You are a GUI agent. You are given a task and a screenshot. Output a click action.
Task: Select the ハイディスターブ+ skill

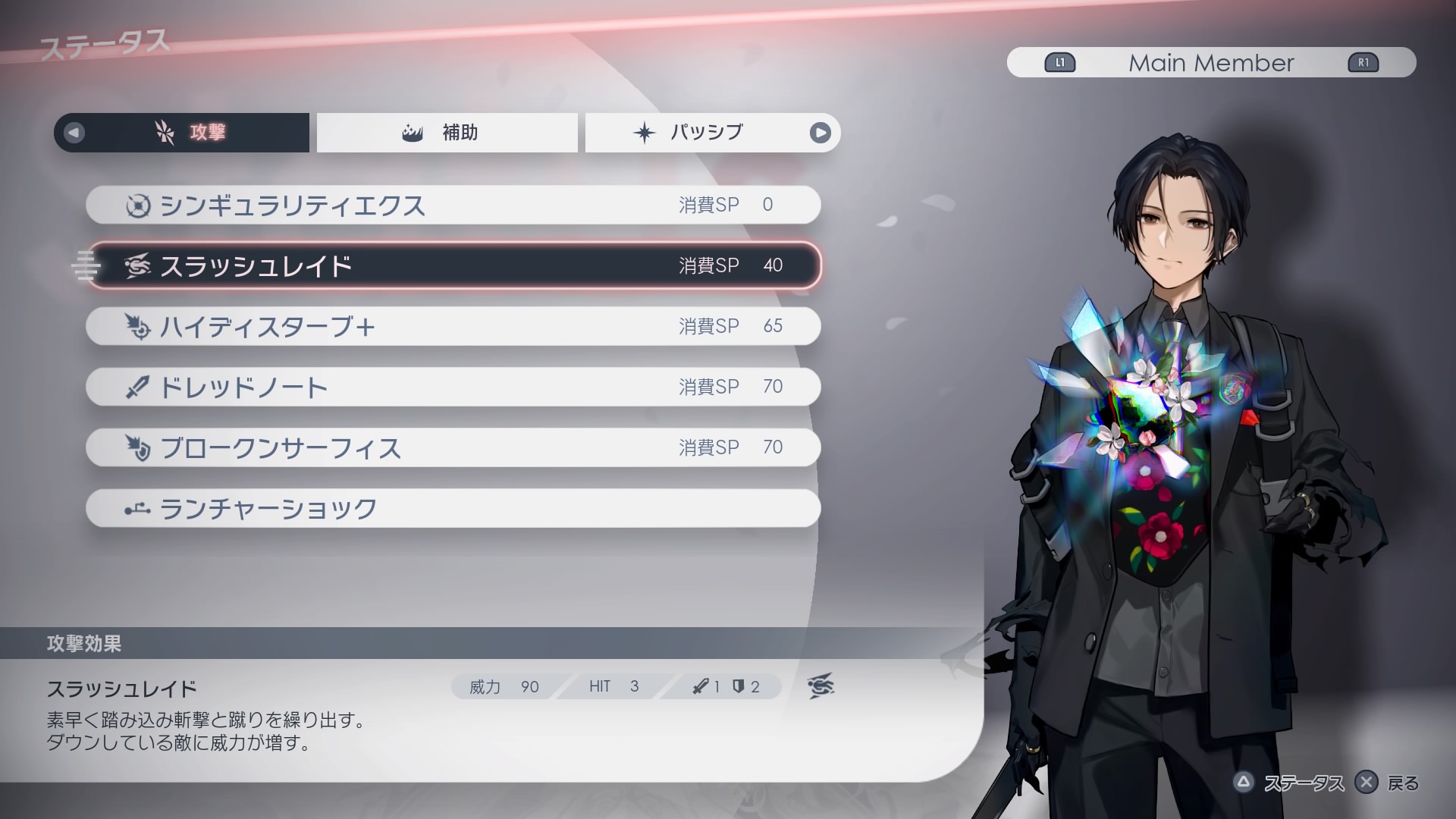point(453,326)
